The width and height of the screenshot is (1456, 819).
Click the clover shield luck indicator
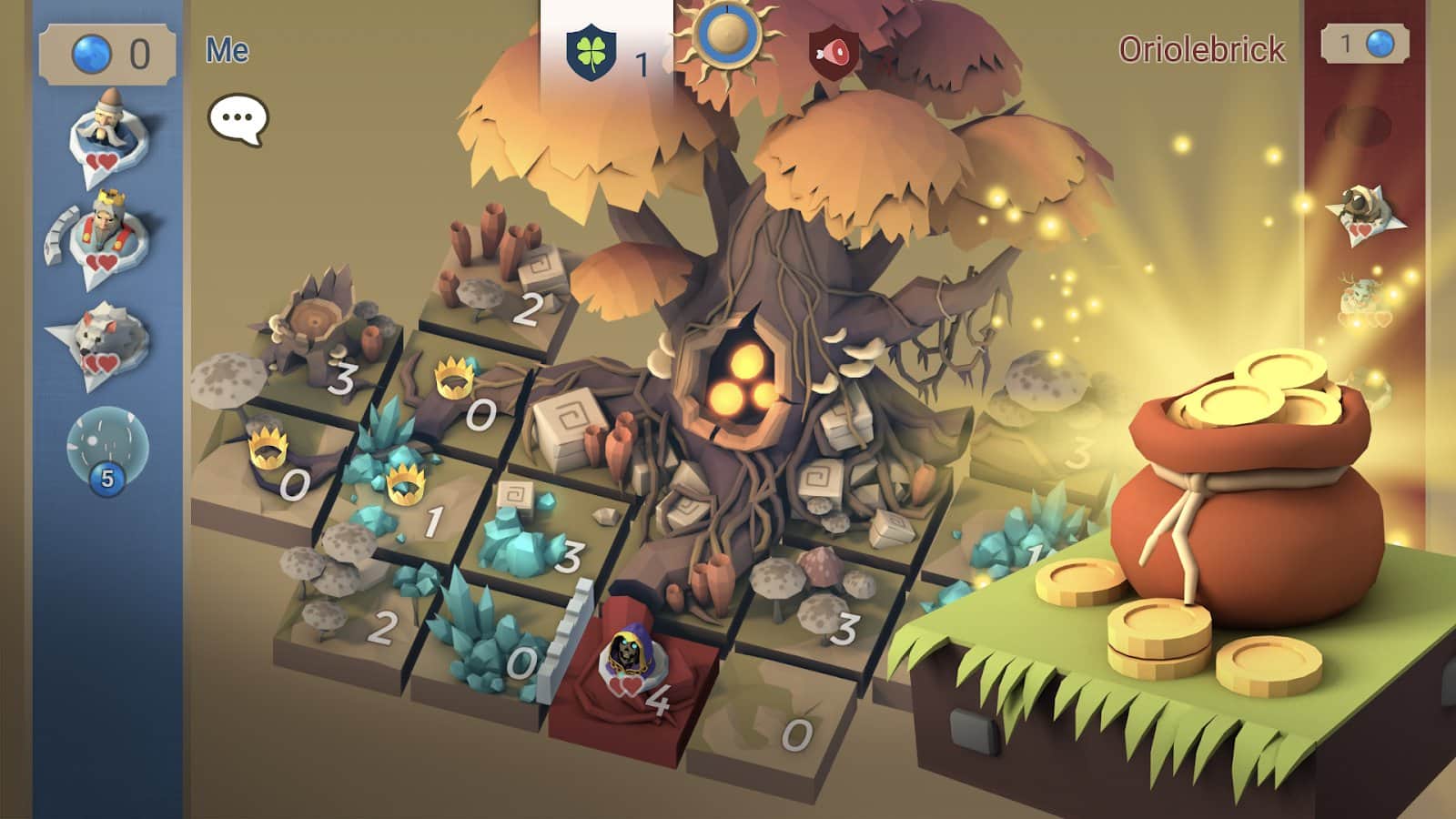[590, 53]
